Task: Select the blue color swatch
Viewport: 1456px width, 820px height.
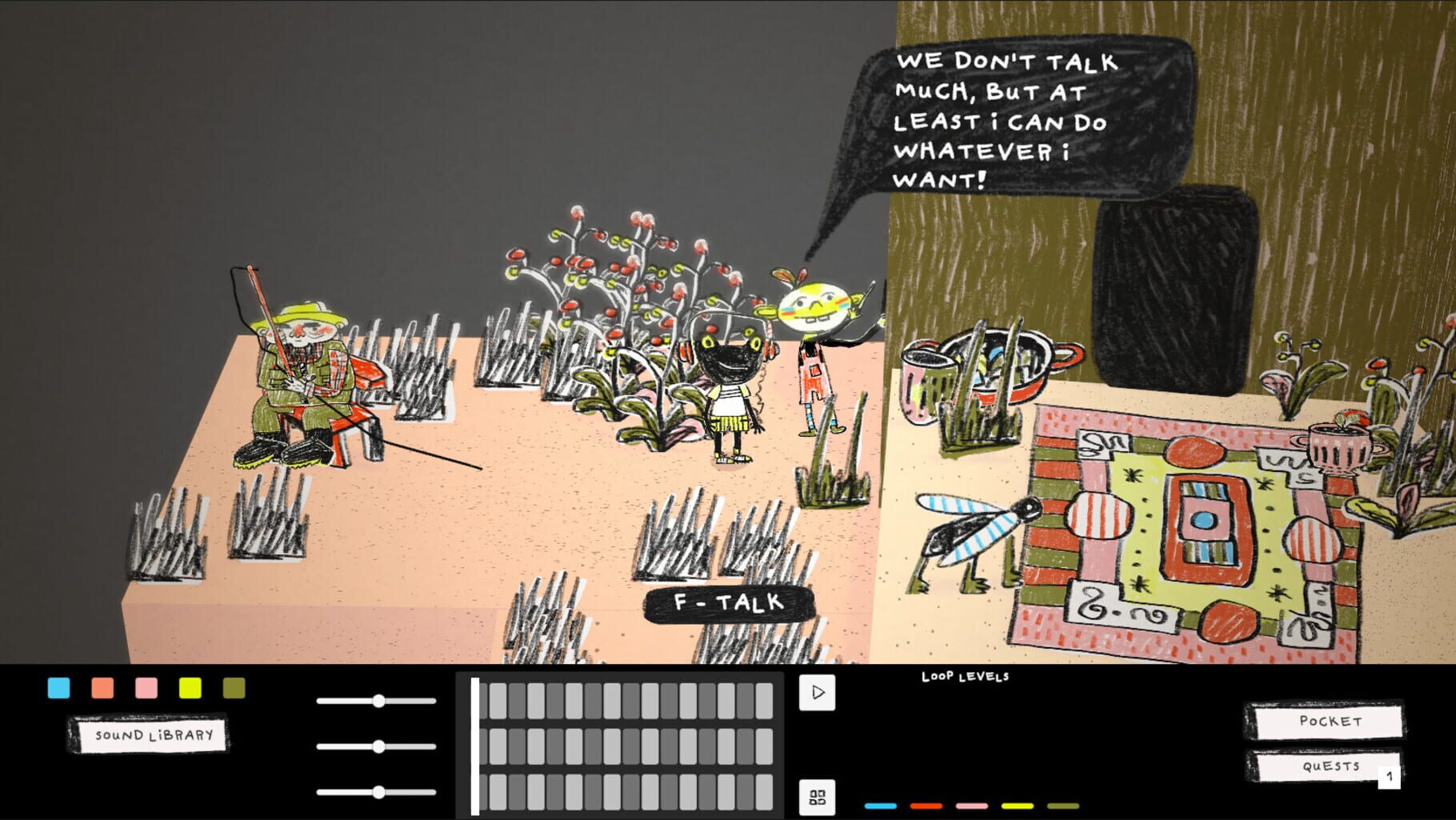Action: 58,688
